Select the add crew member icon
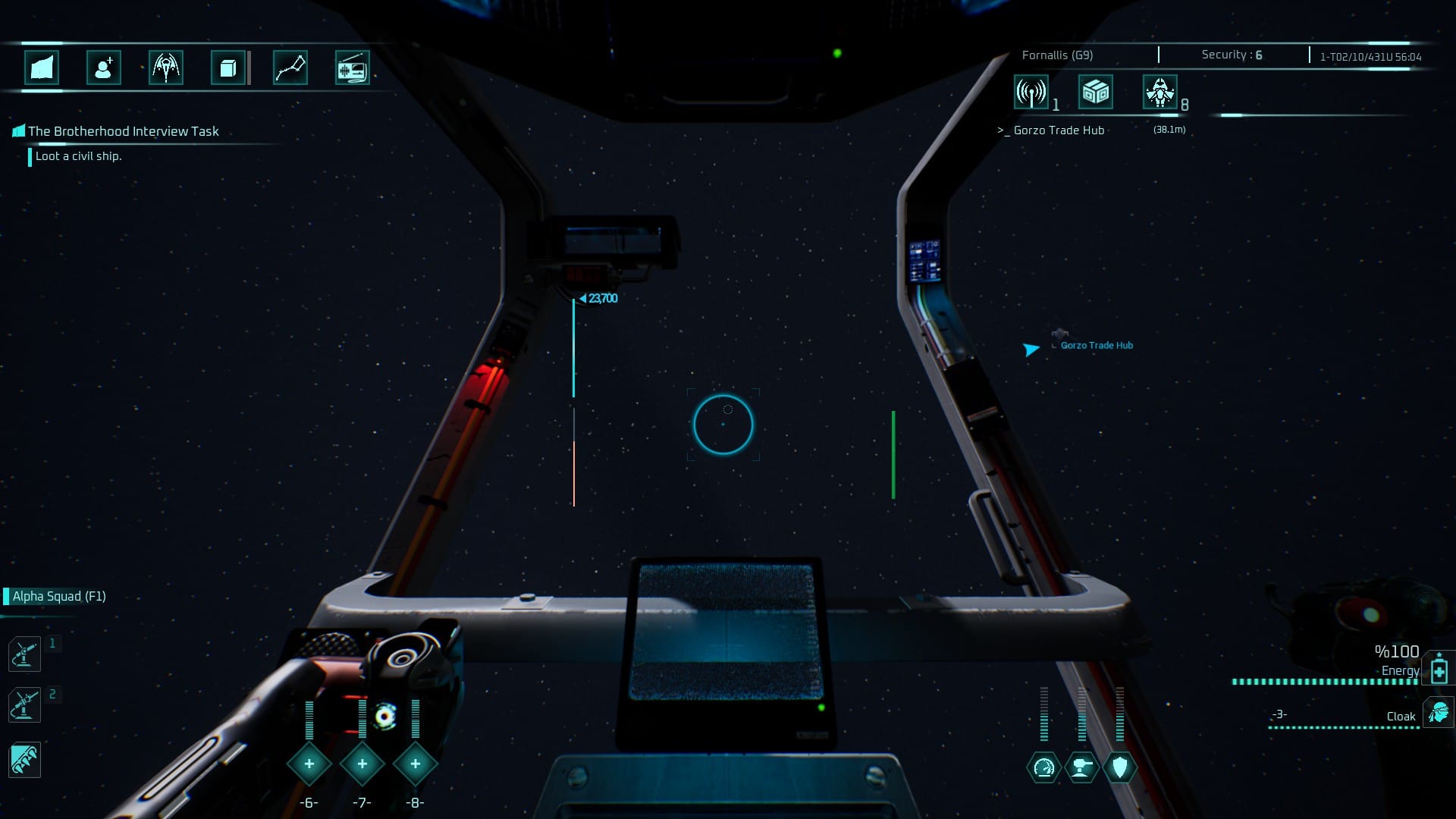The image size is (1456, 819). pos(104,67)
